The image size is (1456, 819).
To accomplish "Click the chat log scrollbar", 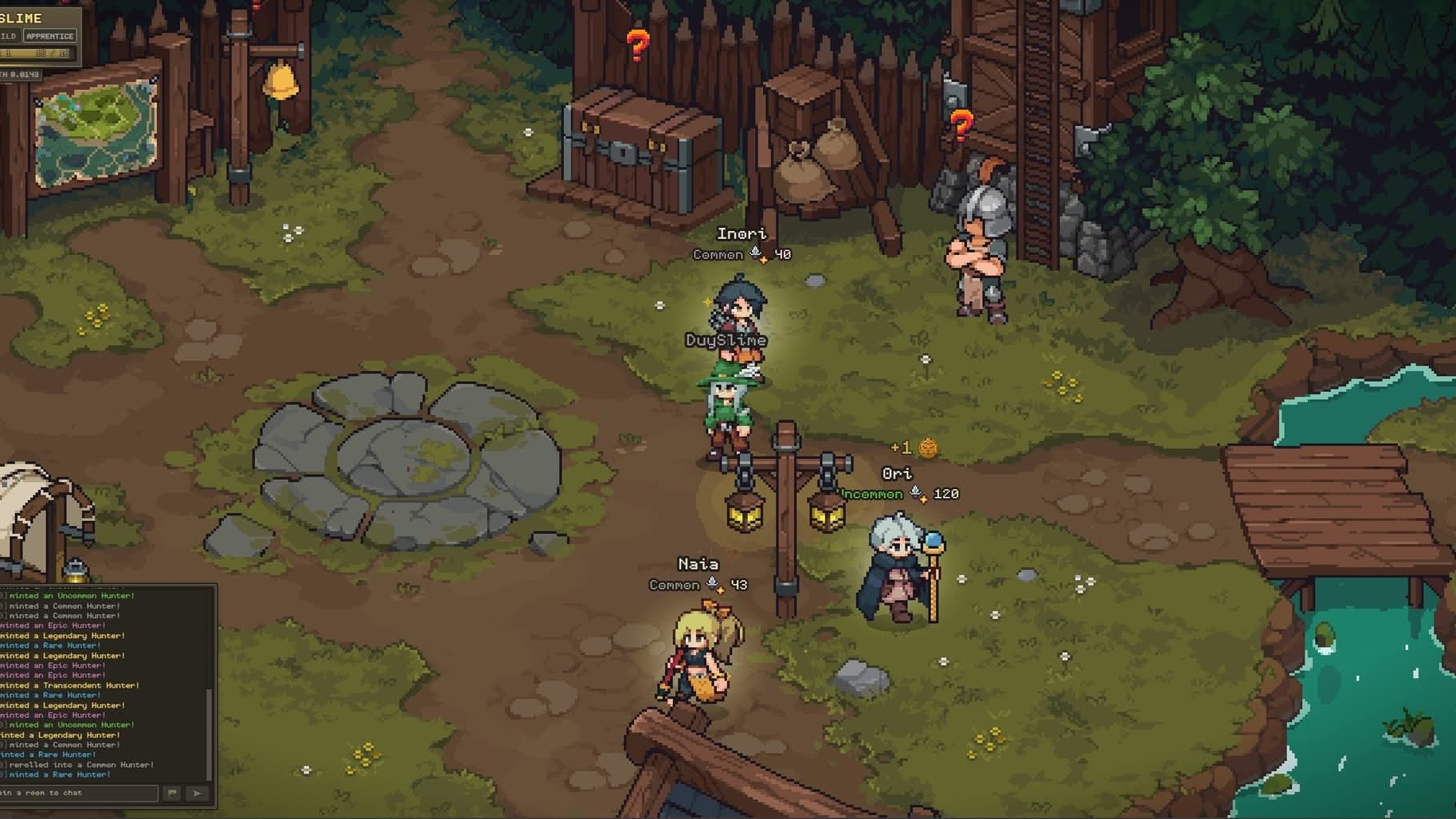I will pyautogui.click(x=209, y=731).
